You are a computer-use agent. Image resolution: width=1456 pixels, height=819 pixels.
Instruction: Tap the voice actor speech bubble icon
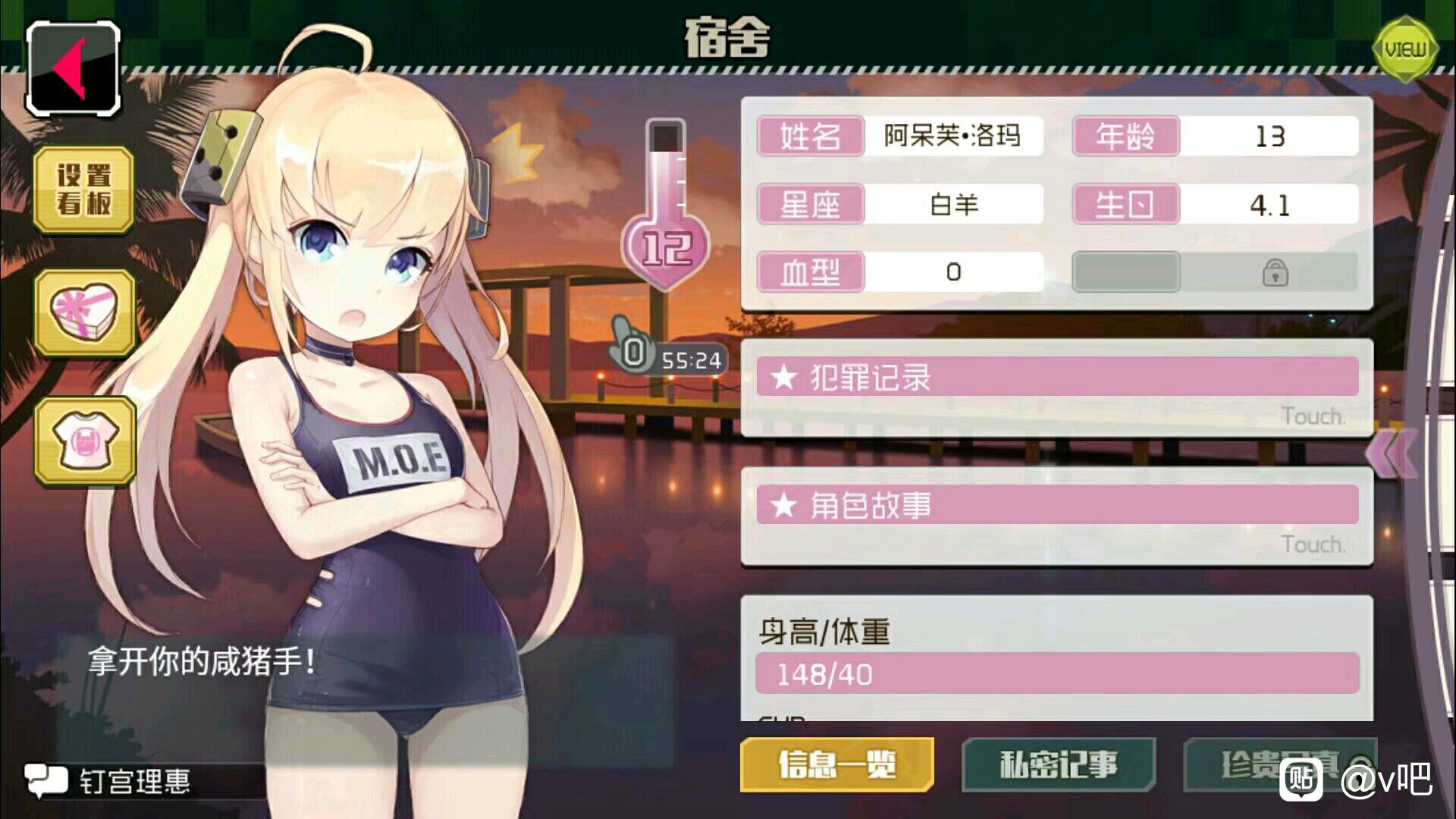click(45, 780)
